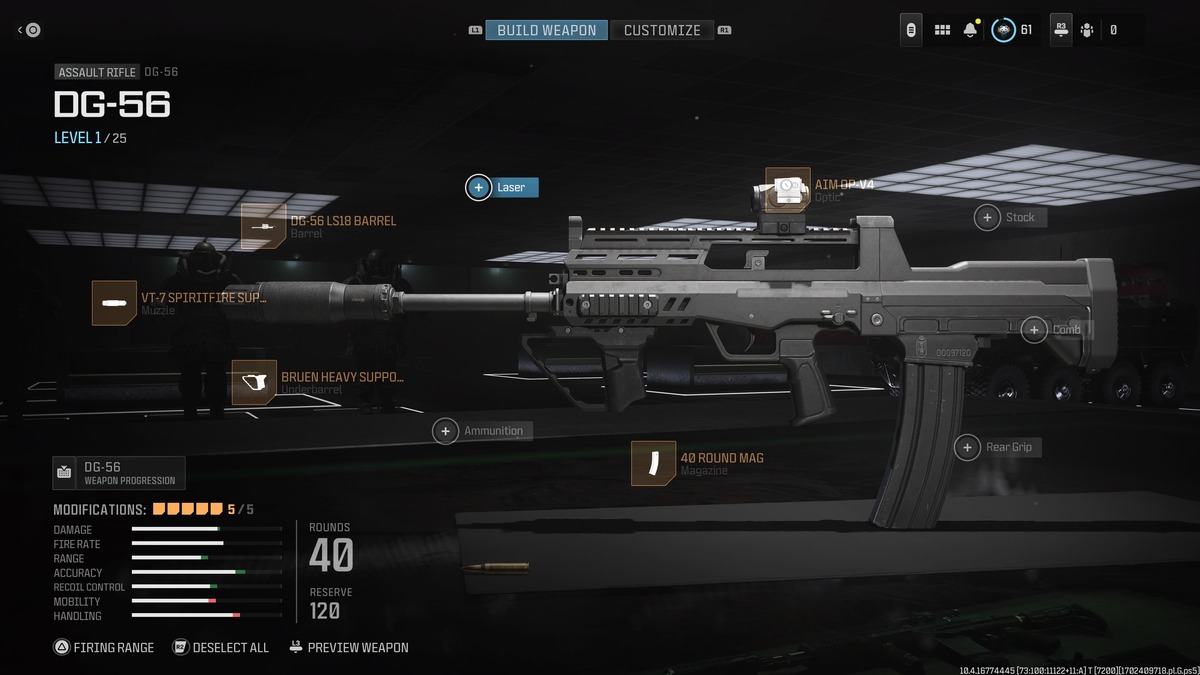Deselect all attachments
This screenshot has width=1200, height=675.
pos(221,647)
